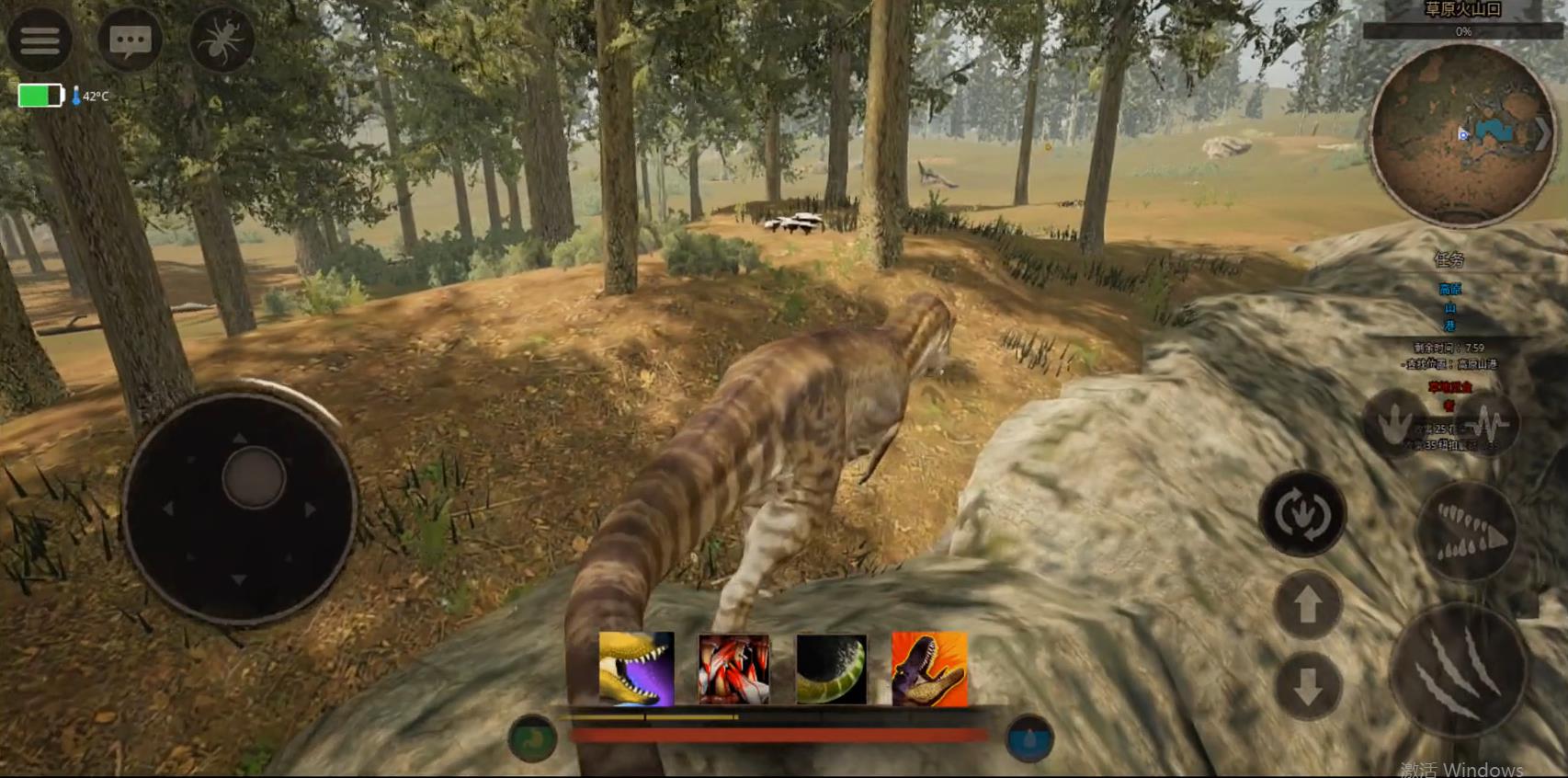Tap the blue water drop thirst icon

tap(1029, 738)
